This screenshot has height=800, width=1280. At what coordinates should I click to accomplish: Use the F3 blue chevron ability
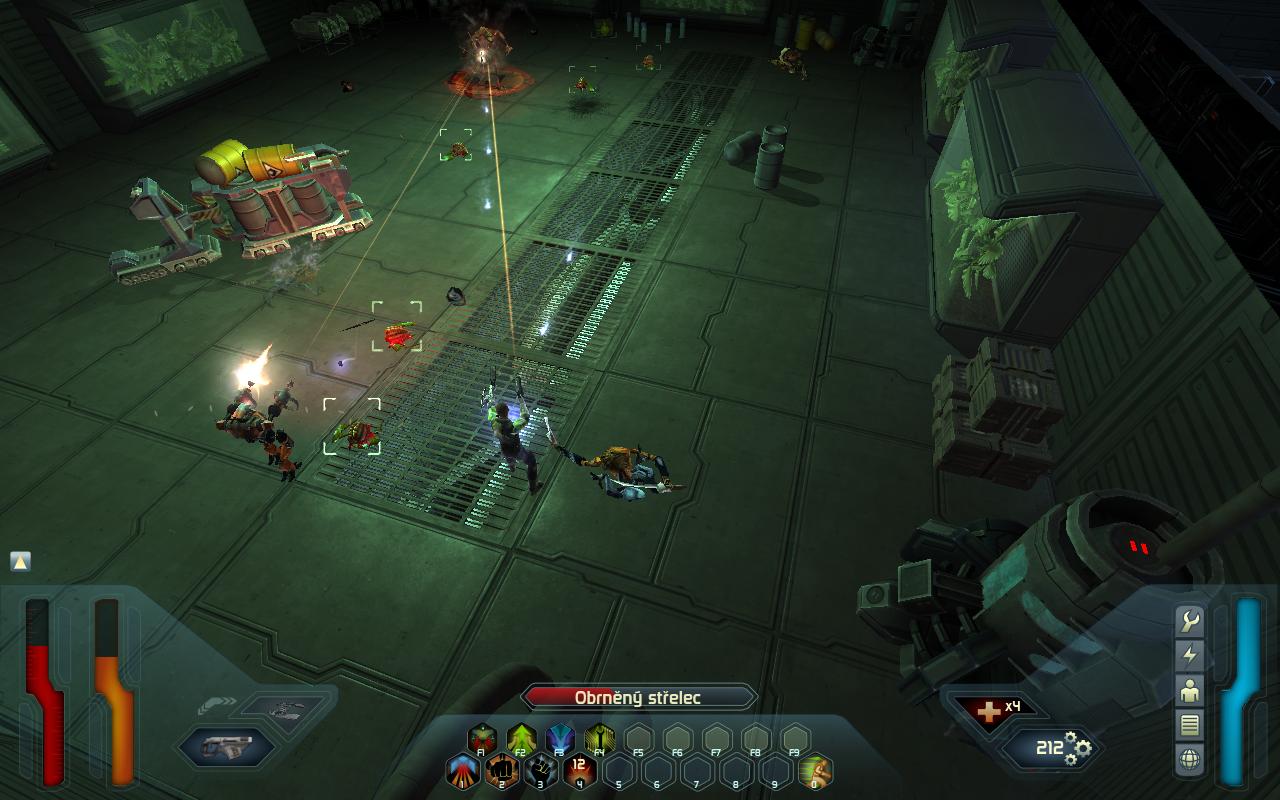tap(560, 740)
